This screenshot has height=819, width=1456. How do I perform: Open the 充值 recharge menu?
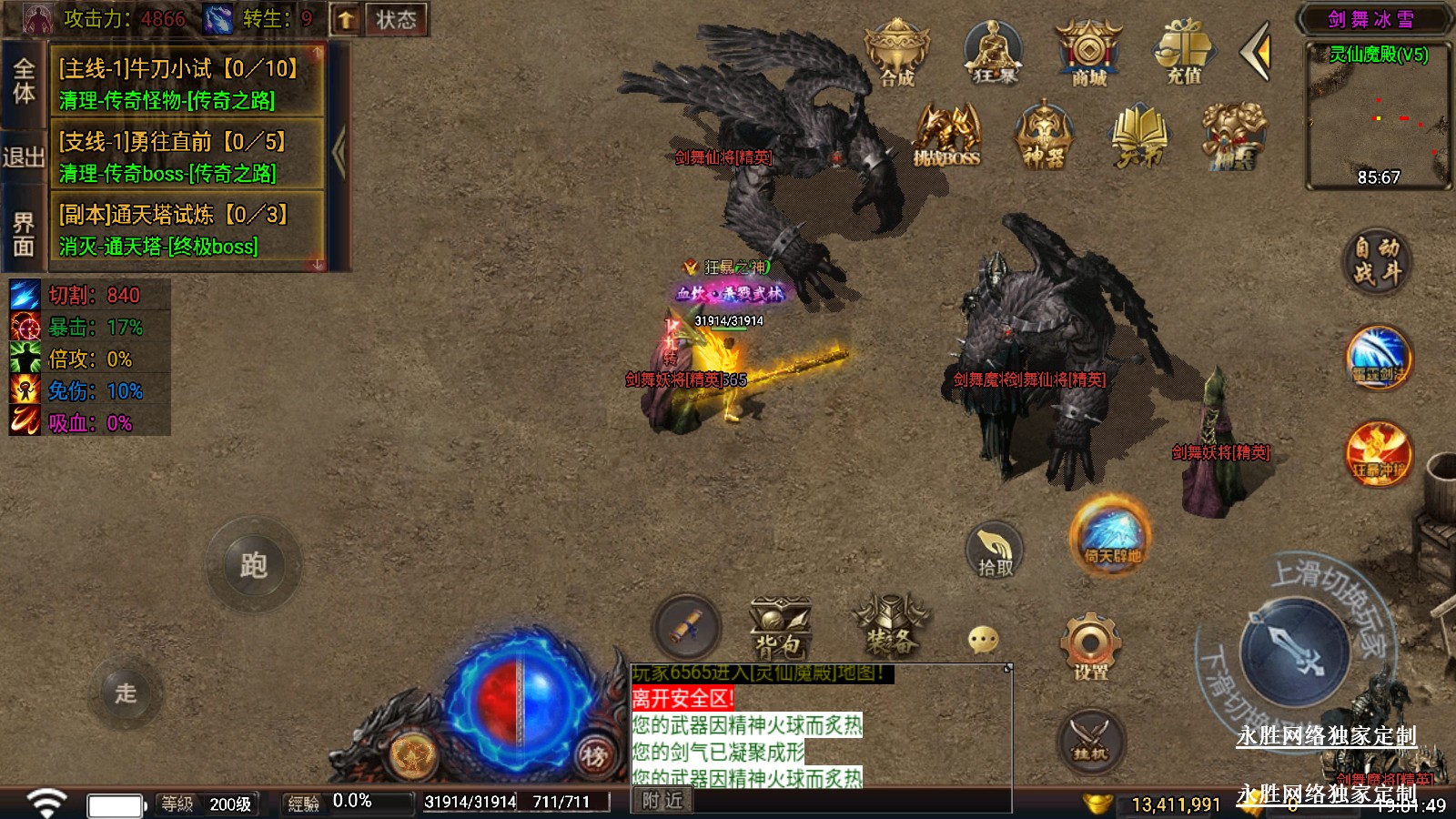pos(1184,53)
